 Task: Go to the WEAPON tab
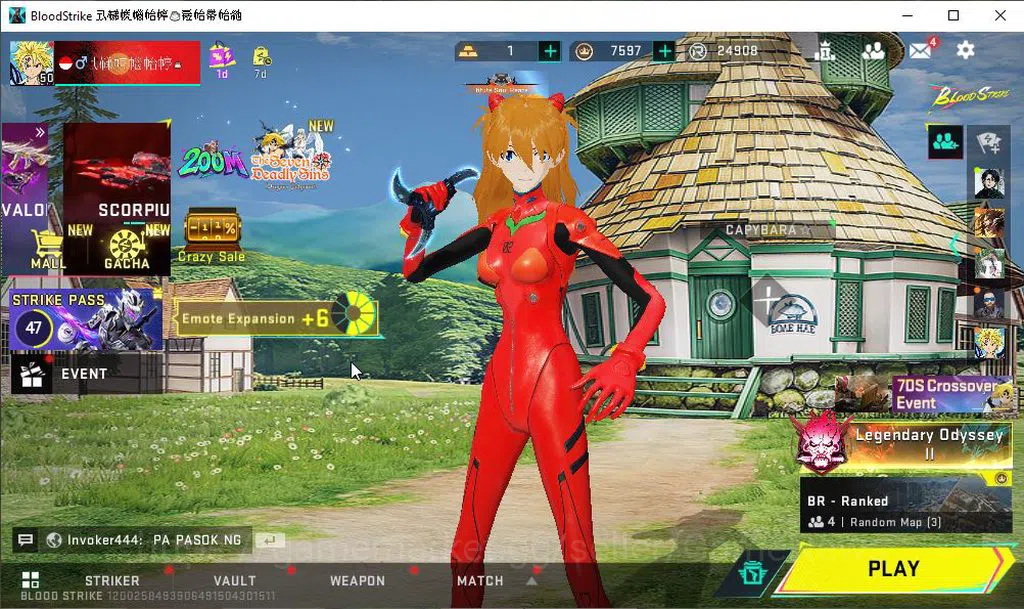pos(357,581)
